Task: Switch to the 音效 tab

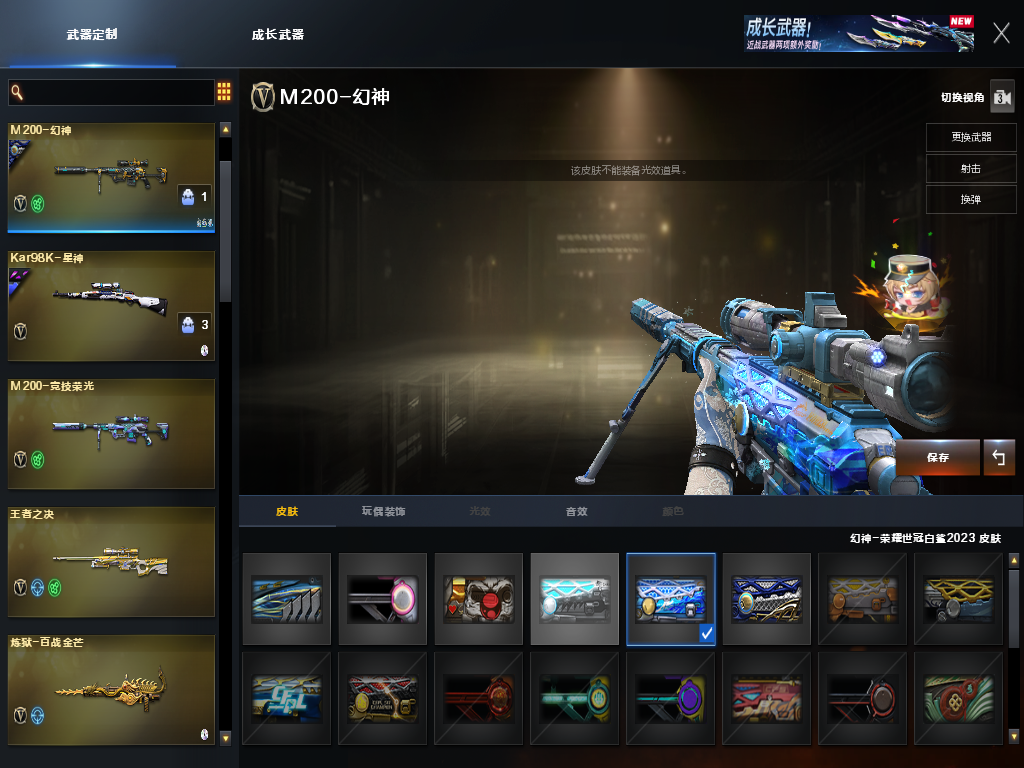Action: pos(576,511)
